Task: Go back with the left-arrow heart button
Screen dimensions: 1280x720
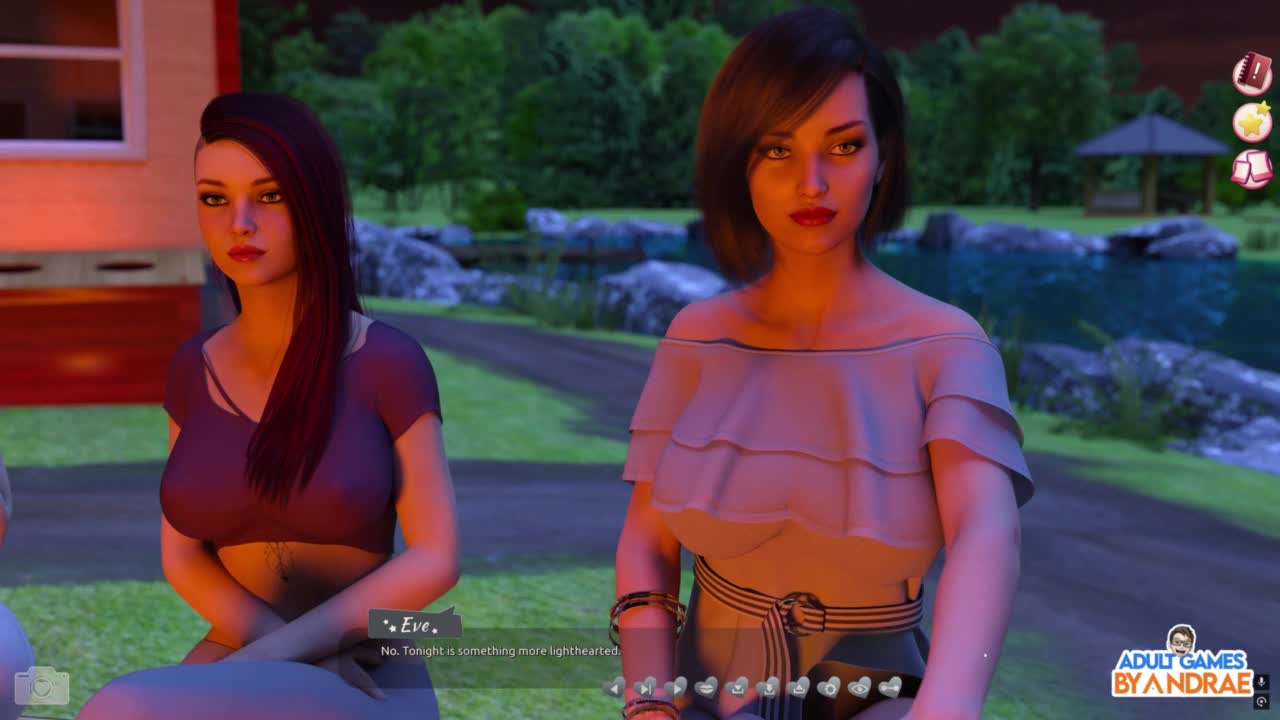Action: click(x=615, y=687)
